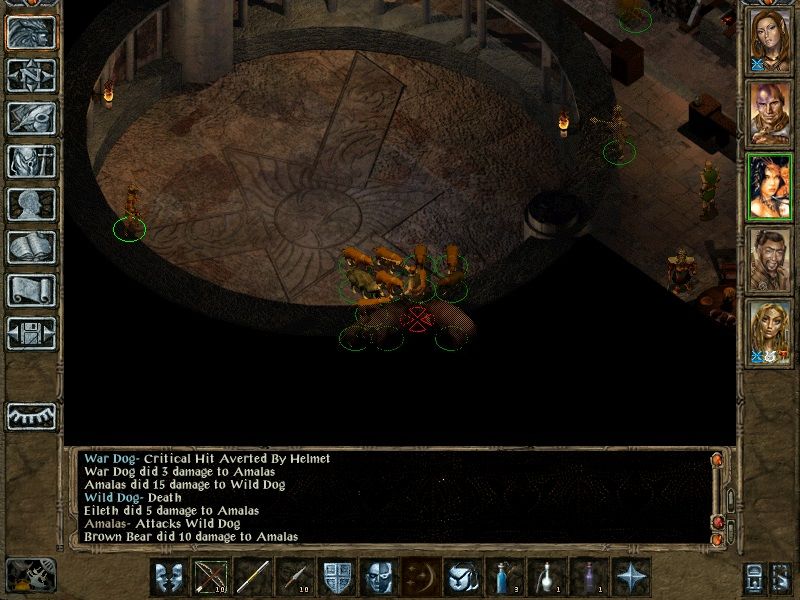Open the priest scroll spell screen

[31, 290]
